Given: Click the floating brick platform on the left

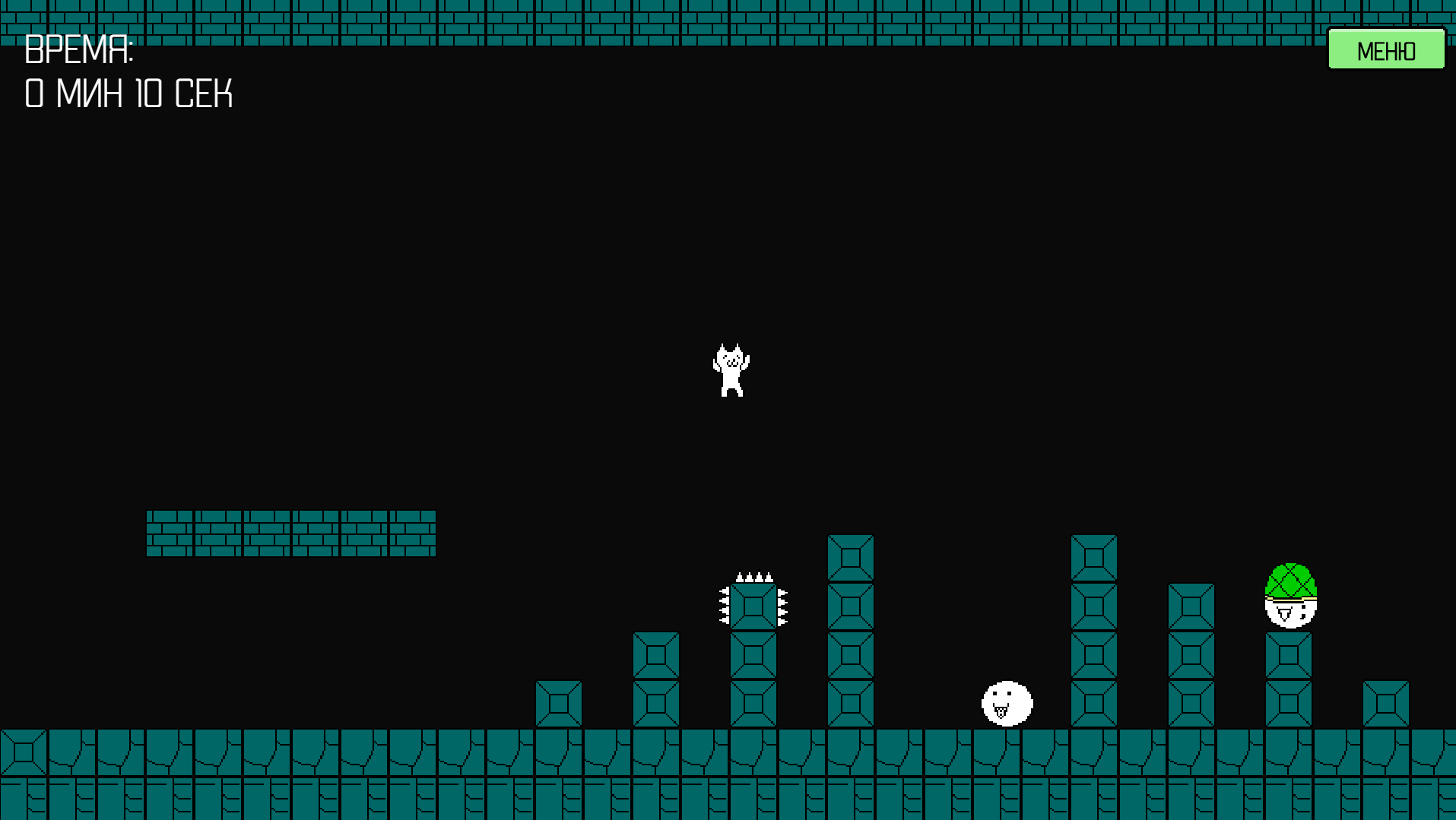Looking at the screenshot, I should point(290,532).
